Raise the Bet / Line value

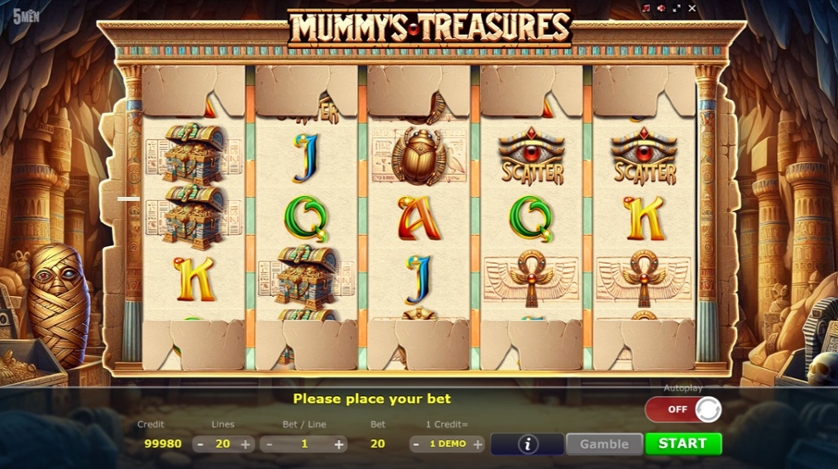click(339, 444)
